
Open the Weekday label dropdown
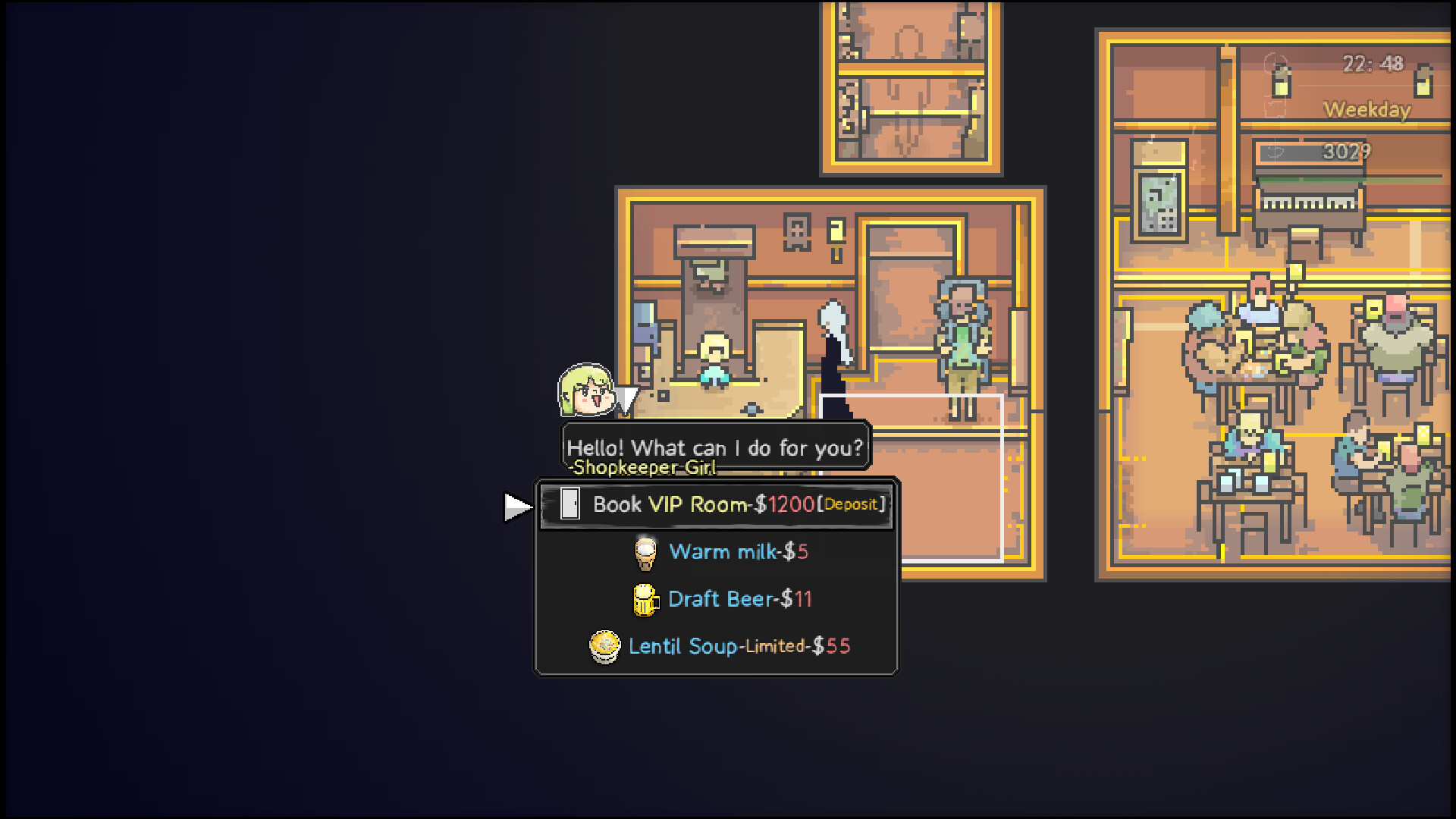tap(1367, 110)
